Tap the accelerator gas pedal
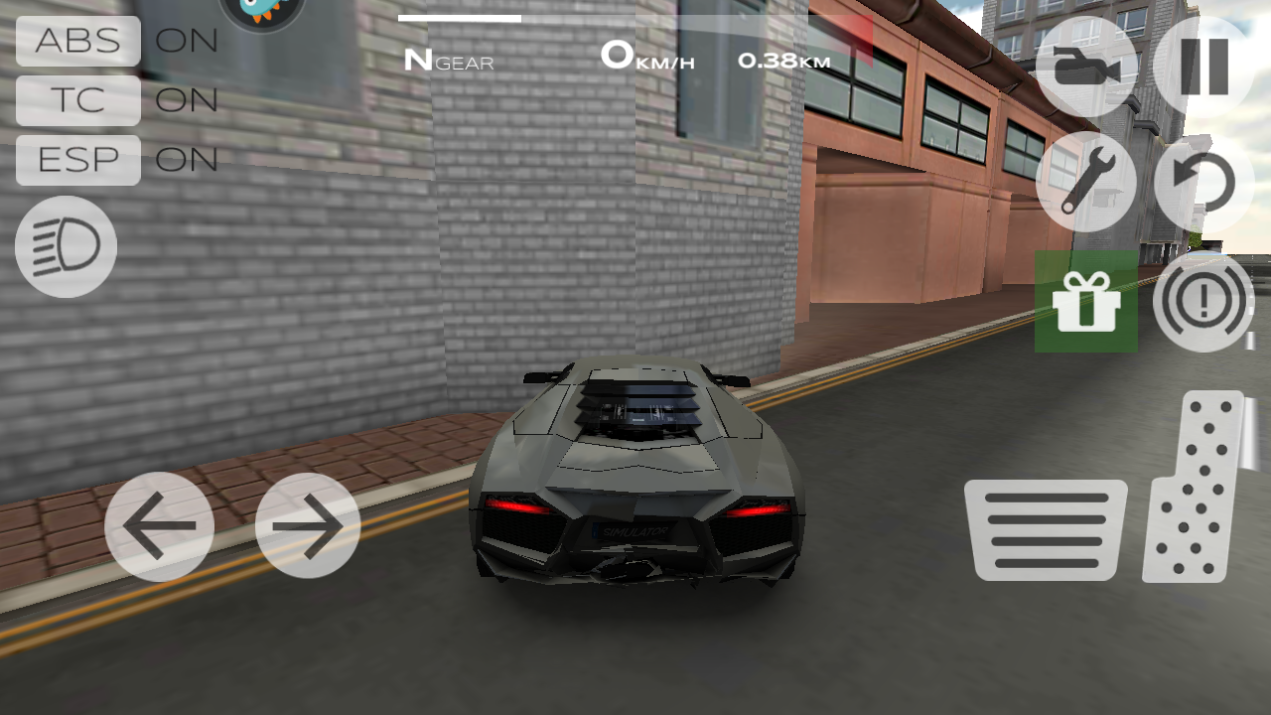The image size is (1271, 715). pos(1195,487)
